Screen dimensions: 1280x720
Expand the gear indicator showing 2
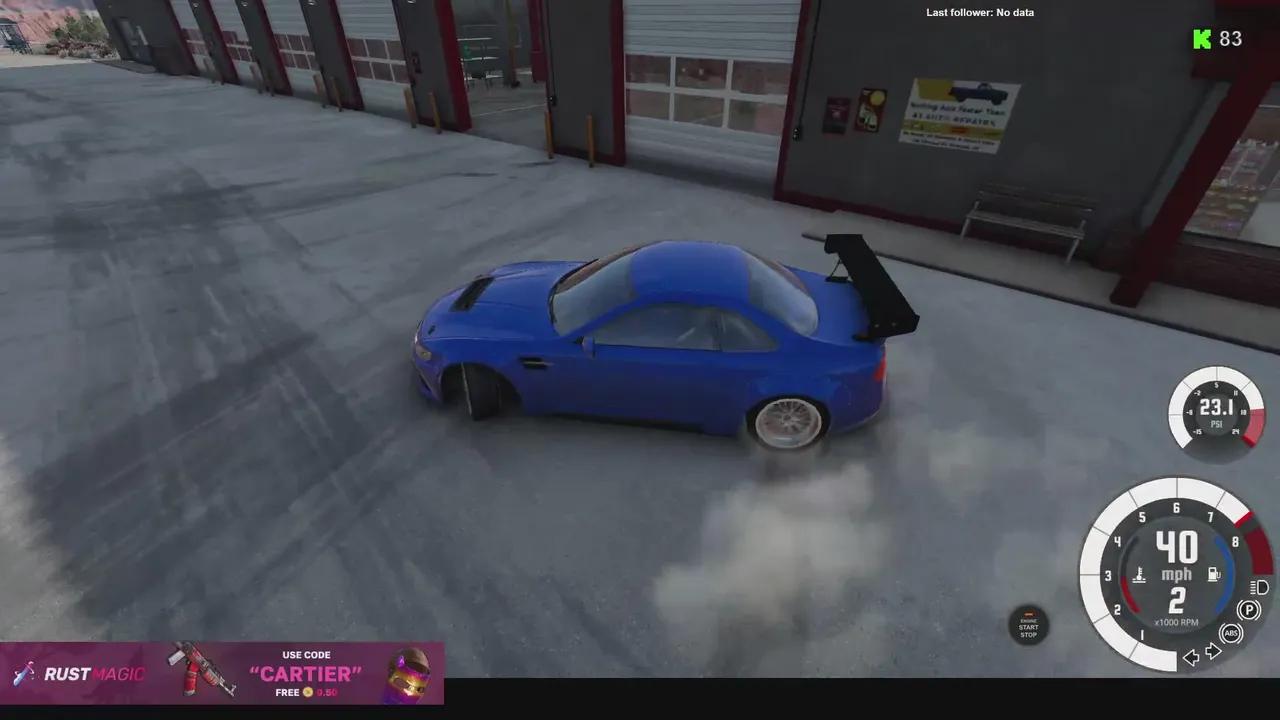[1176, 602]
